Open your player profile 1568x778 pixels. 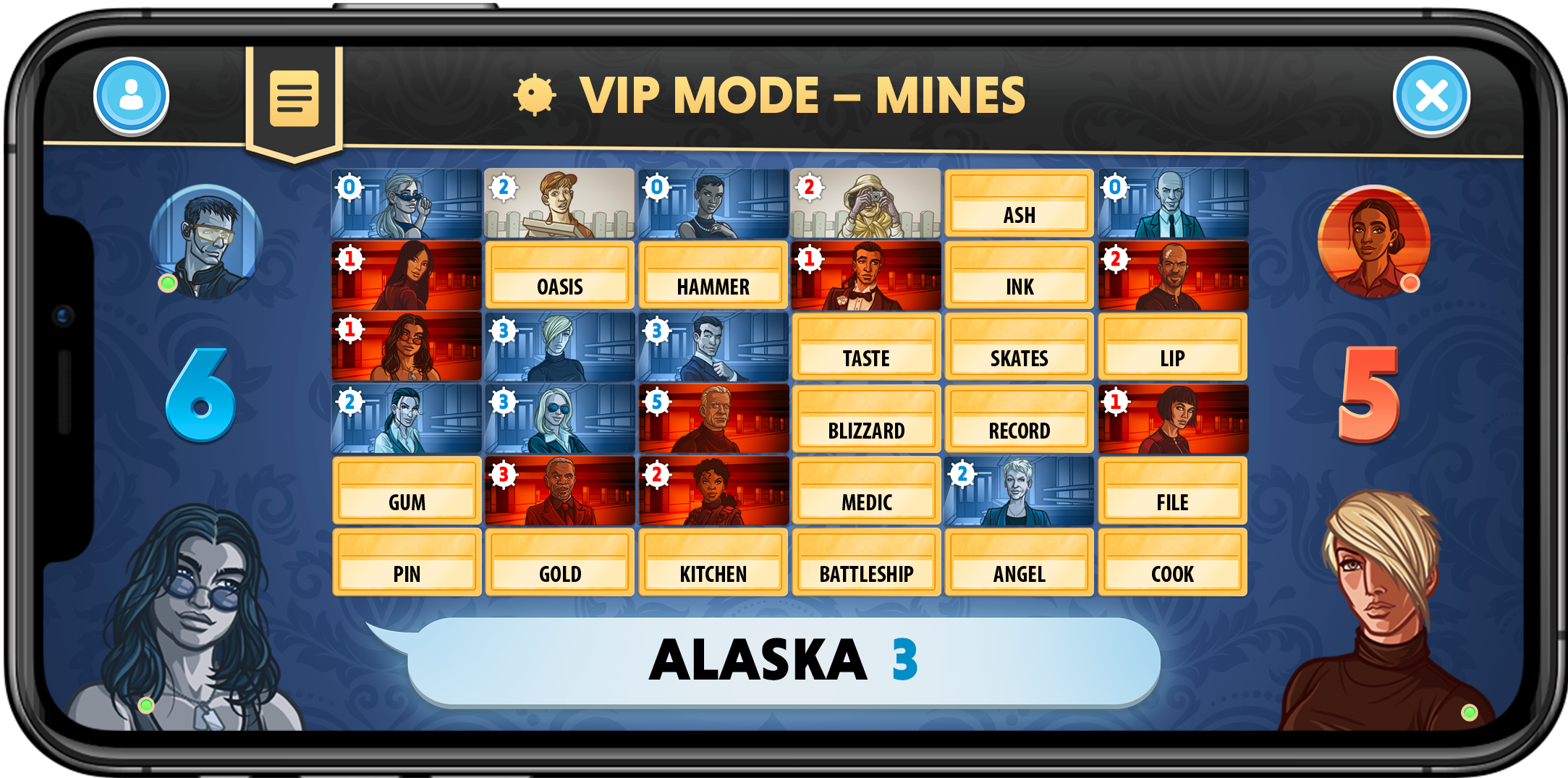point(130,96)
